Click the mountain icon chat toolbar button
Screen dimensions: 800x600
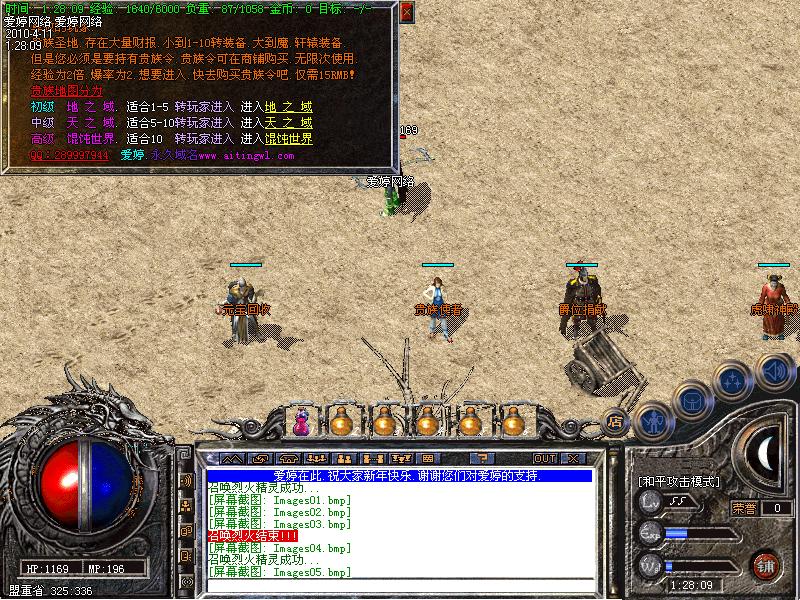point(231,459)
